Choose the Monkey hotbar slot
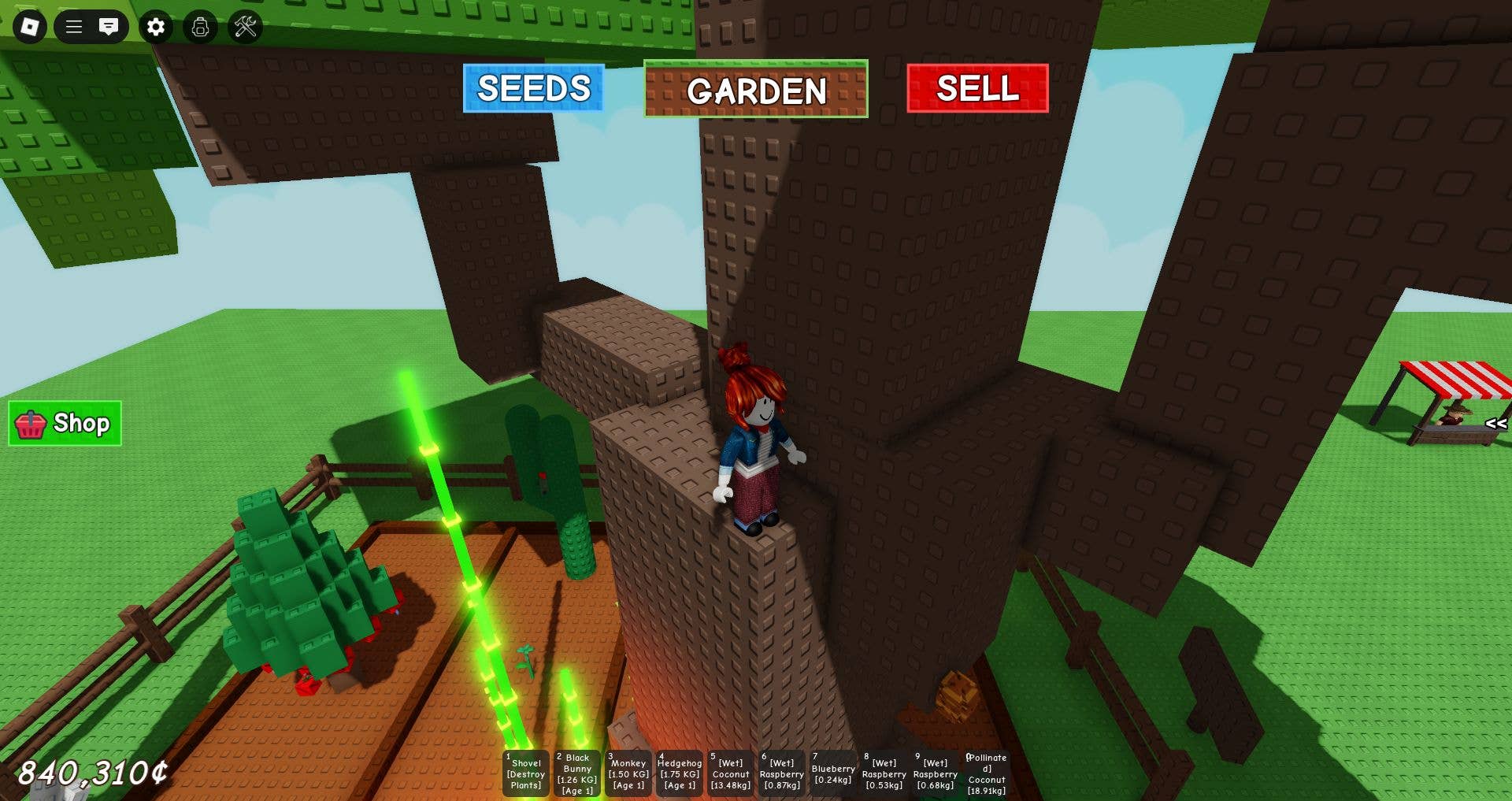 pos(628,773)
